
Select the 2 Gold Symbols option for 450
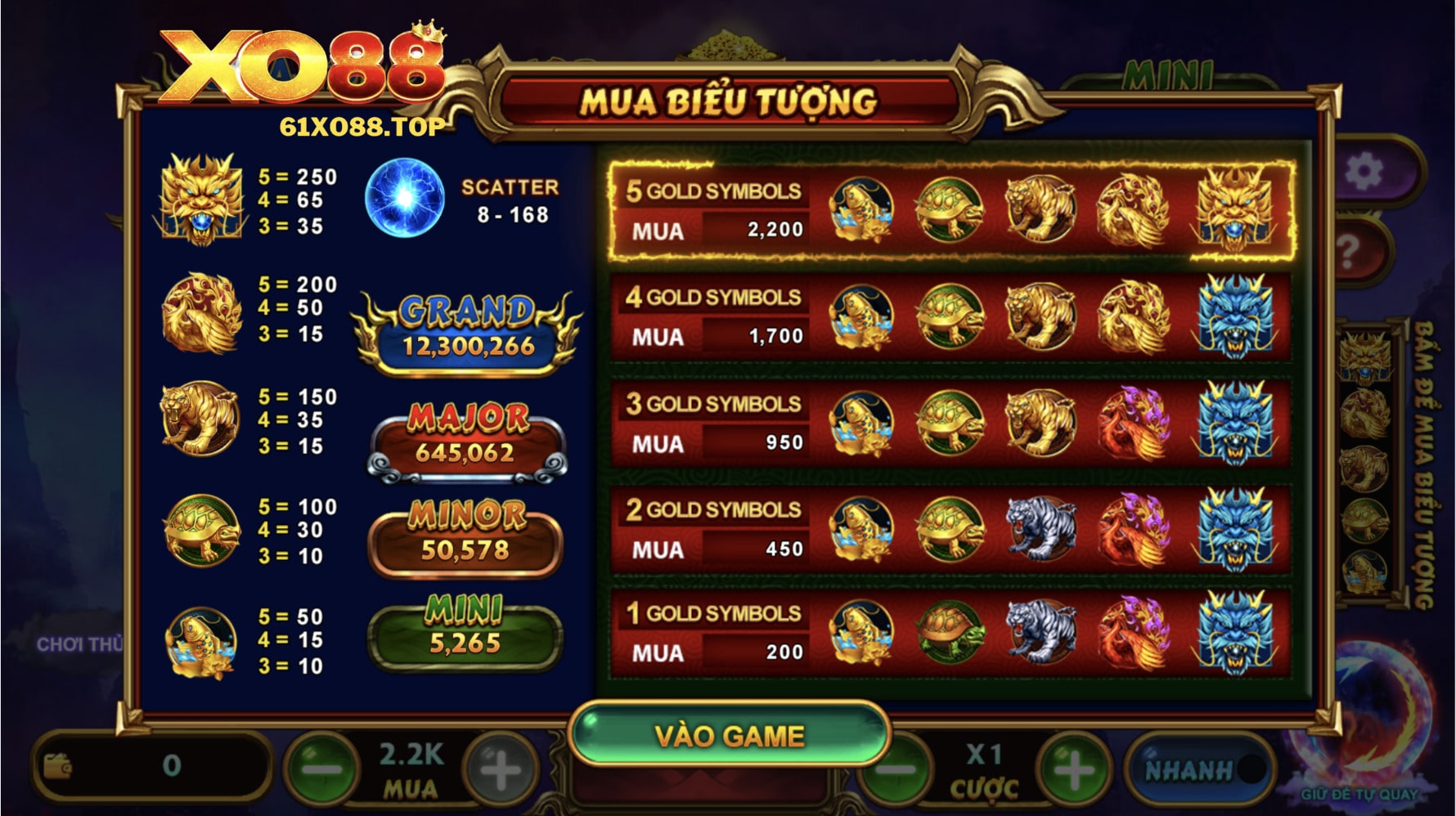(x=951, y=530)
